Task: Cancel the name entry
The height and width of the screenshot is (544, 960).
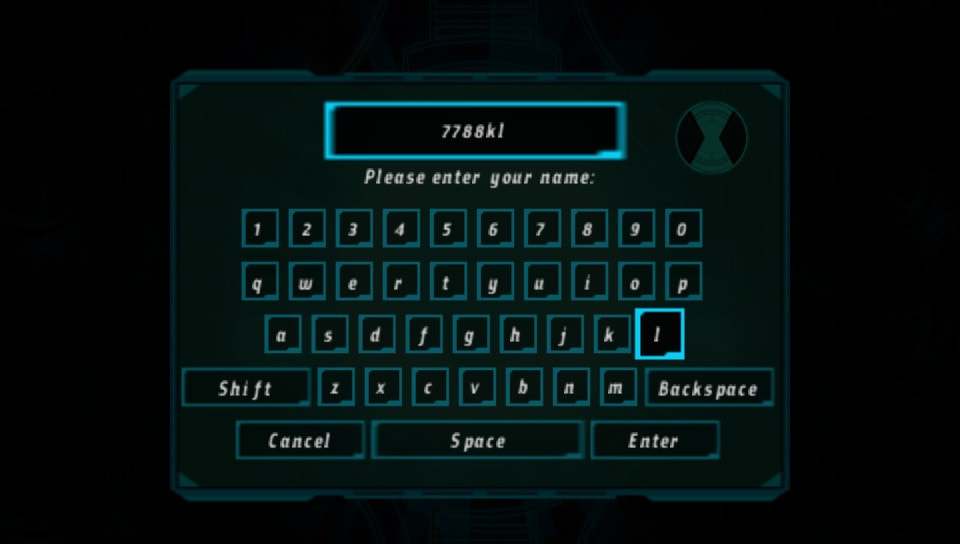Action: [x=299, y=440]
